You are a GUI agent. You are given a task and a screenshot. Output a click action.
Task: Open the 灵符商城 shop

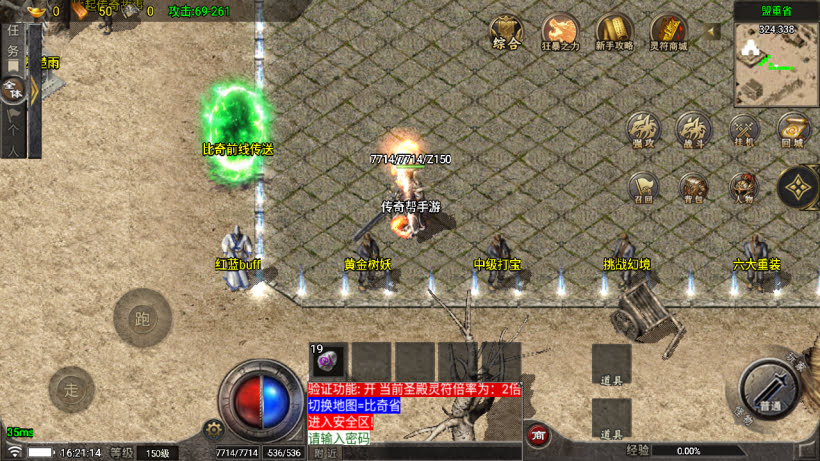coord(669,30)
